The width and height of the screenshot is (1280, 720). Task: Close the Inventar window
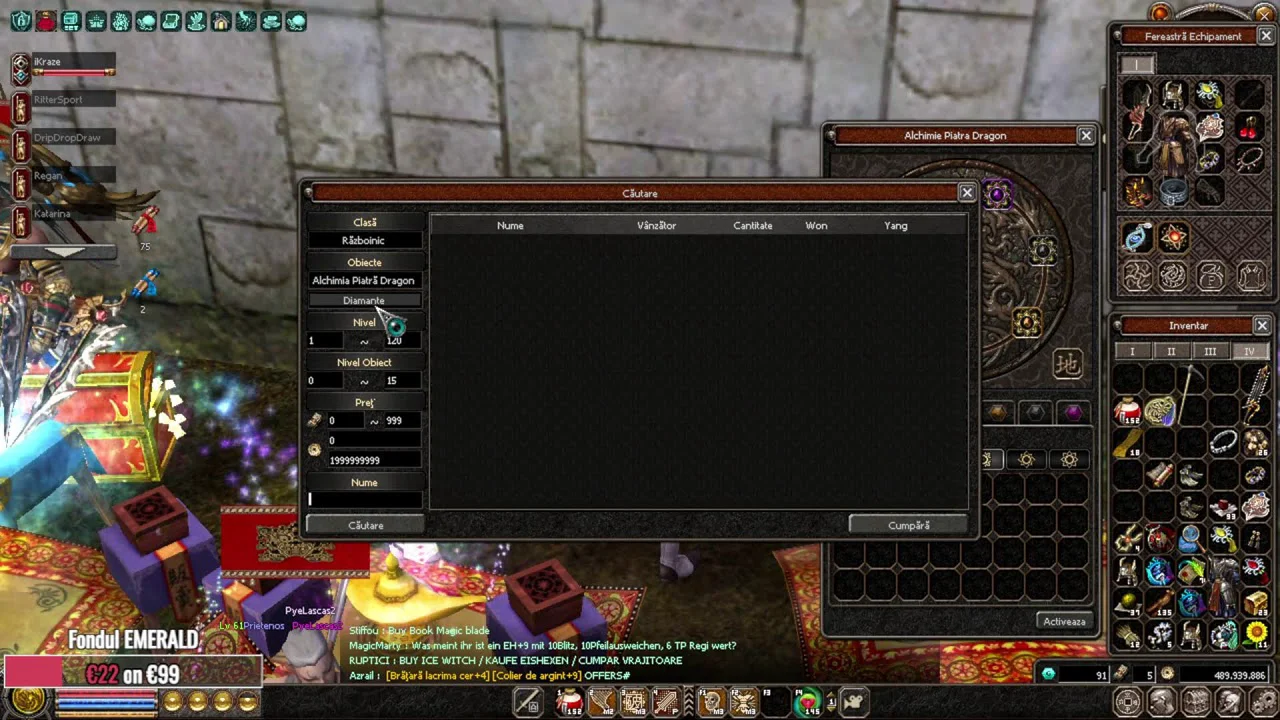point(1262,325)
